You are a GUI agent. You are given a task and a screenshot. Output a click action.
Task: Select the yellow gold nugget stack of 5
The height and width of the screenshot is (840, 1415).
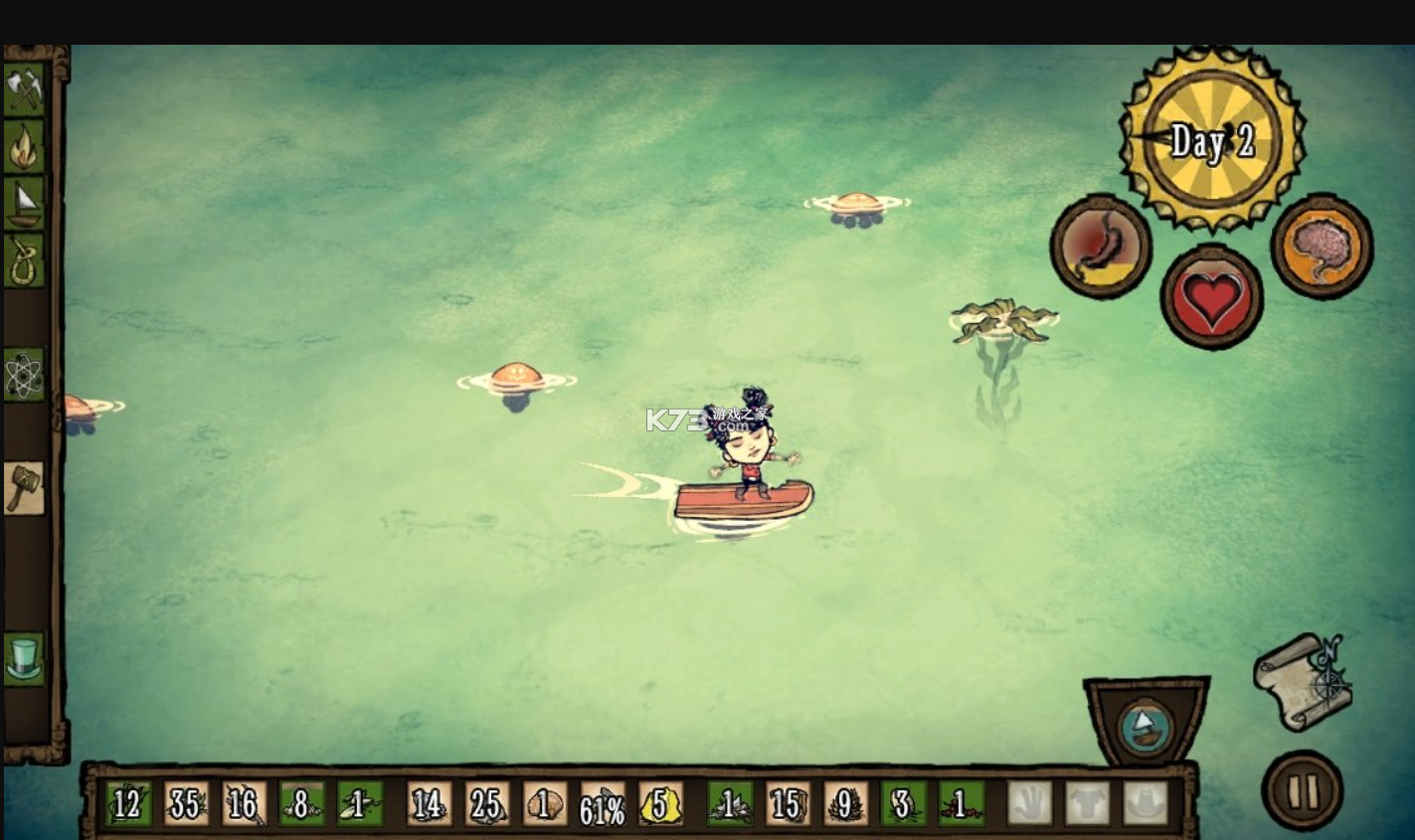click(660, 803)
